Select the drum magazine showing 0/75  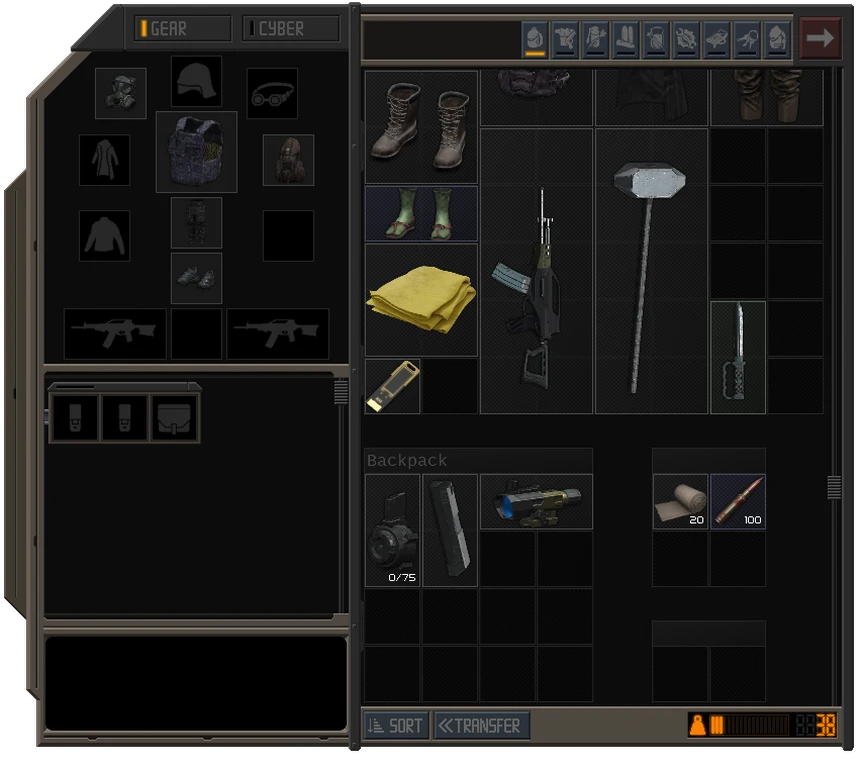[x=392, y=530]
